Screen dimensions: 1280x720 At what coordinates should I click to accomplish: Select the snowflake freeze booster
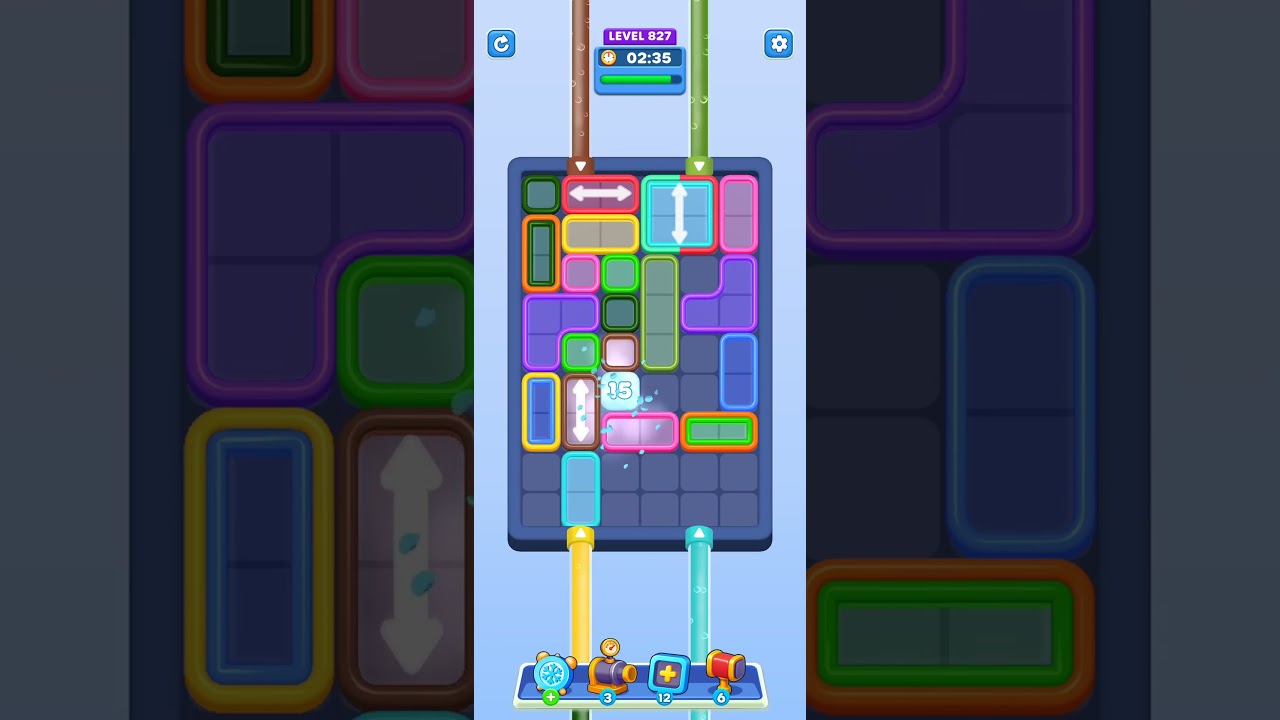(553, 673)
